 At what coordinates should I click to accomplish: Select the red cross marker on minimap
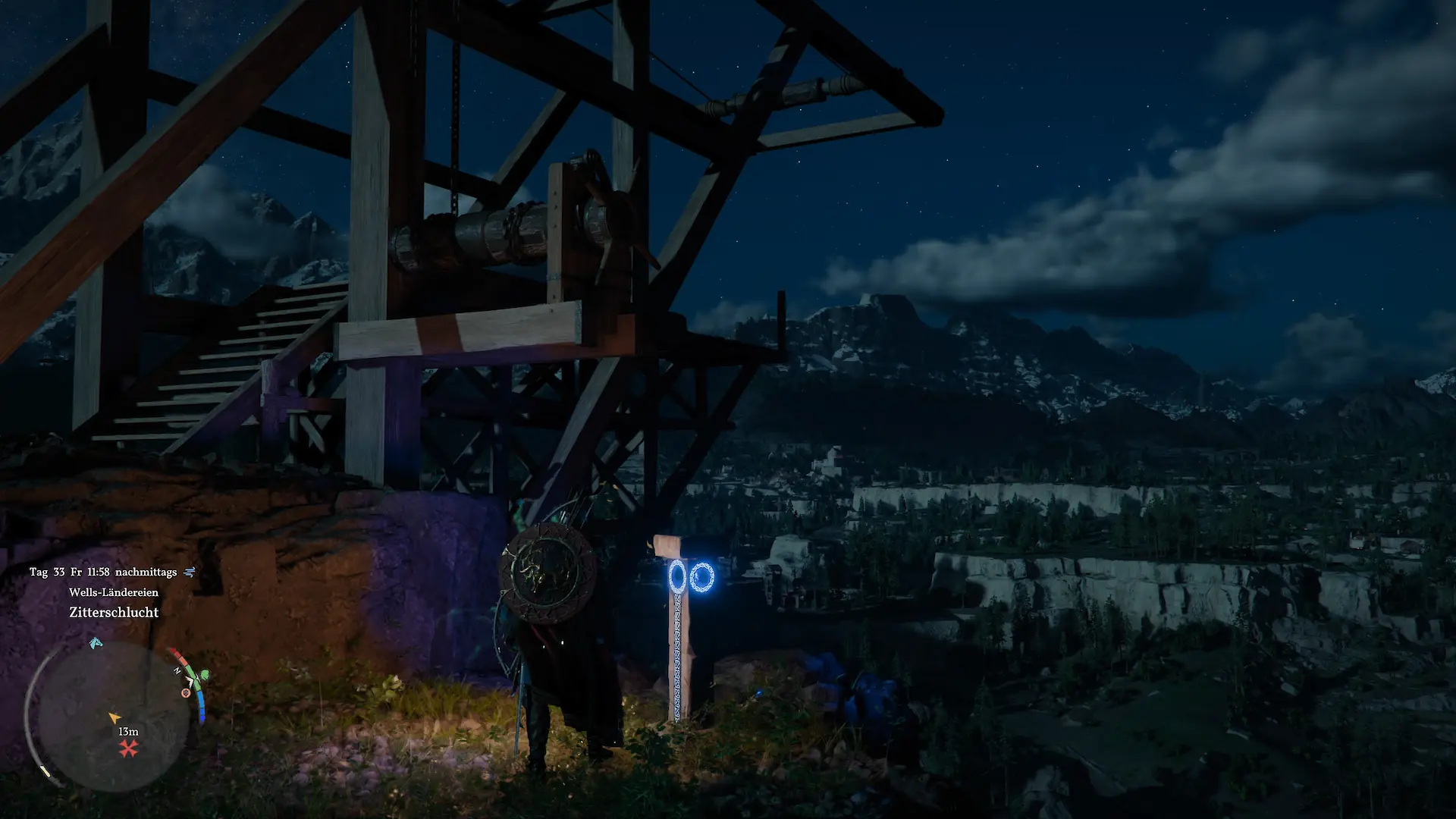[x=129, y=749]
